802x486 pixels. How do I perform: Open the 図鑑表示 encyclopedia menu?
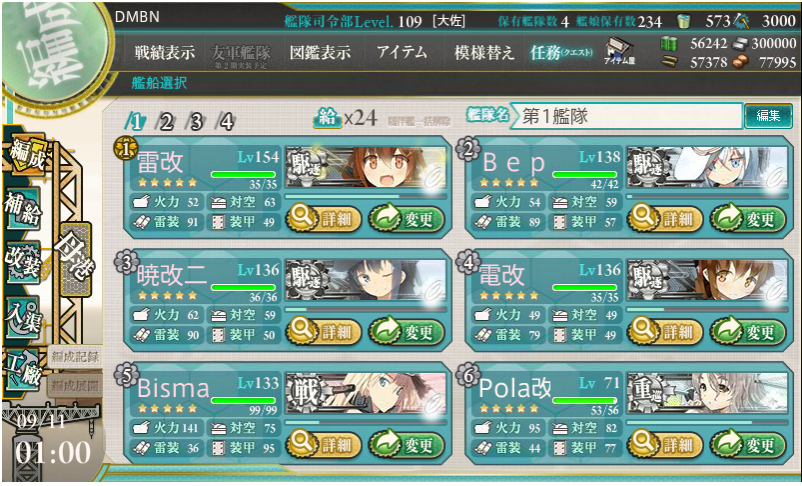[x=319, y=53]
